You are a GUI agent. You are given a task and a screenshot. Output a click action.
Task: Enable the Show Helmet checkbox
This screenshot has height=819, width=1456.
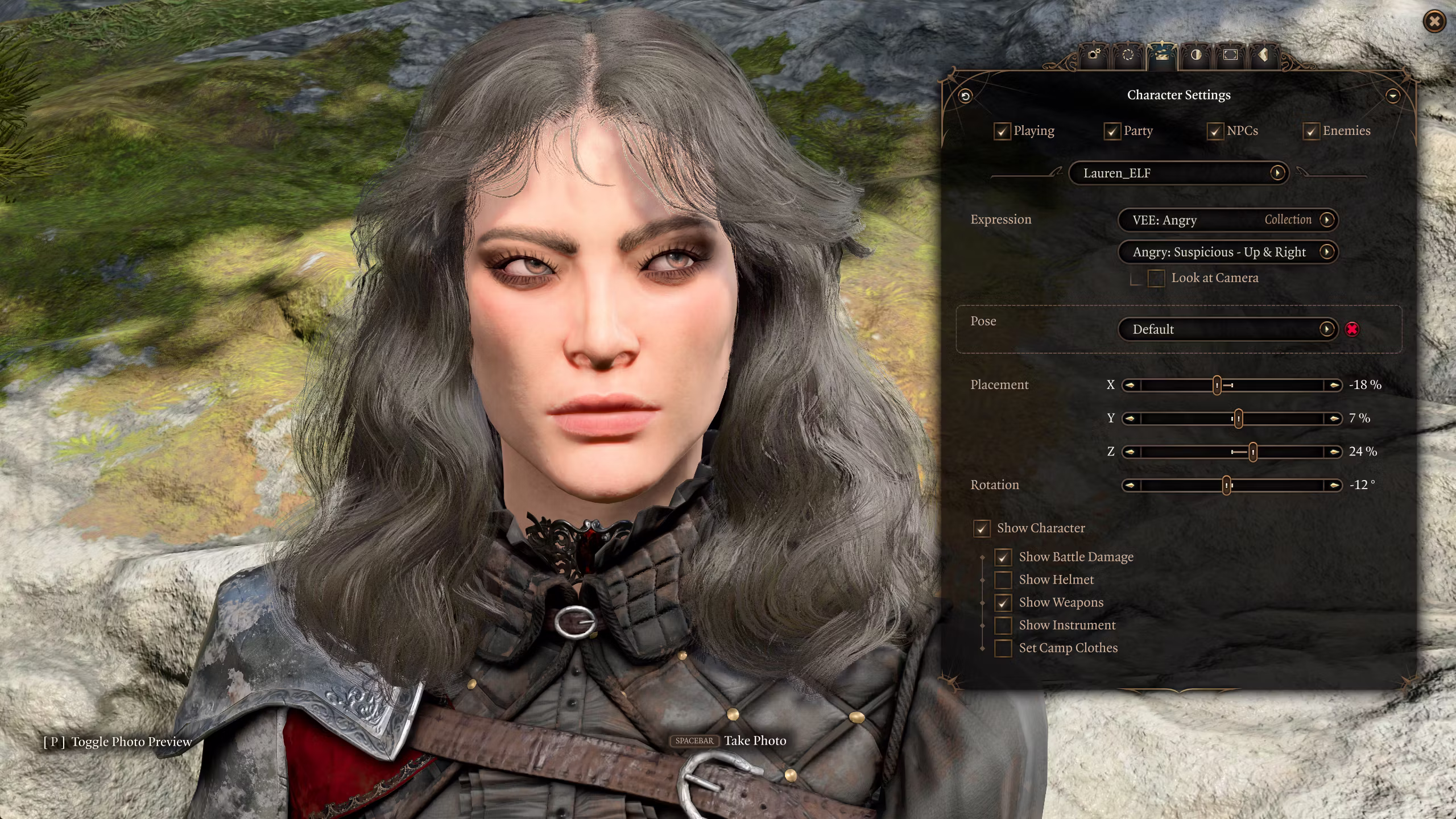[x=1003, y=580]
